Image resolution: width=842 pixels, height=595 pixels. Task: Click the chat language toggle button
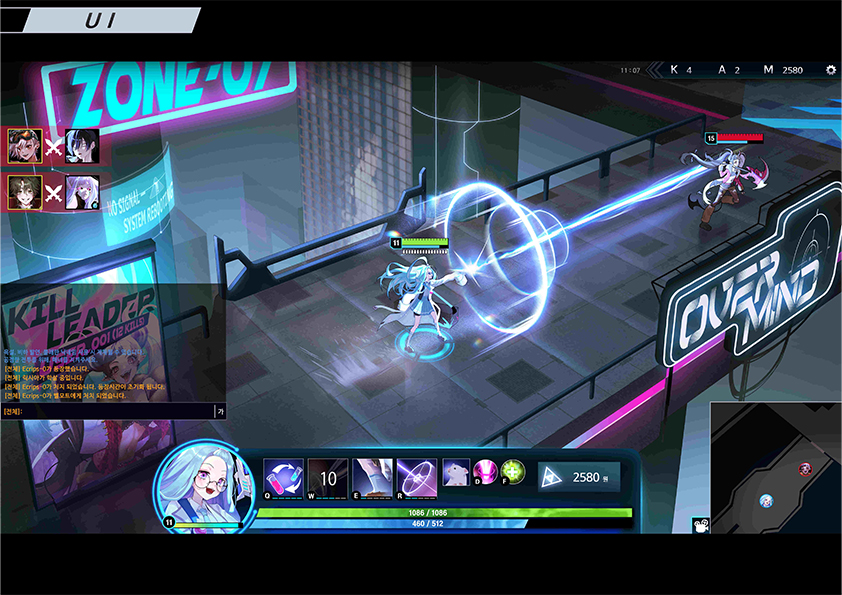[x=220, y=411]
